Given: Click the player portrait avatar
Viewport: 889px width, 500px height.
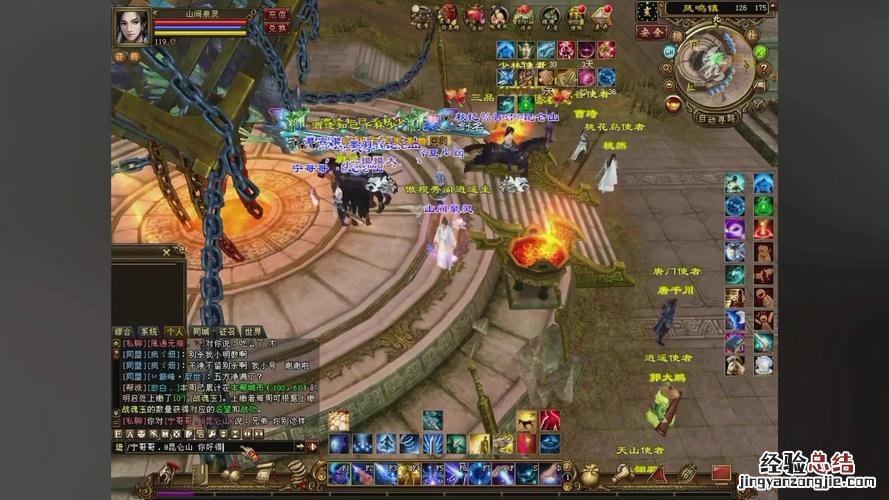Looking at the screenshot, I should click(131, 27).
